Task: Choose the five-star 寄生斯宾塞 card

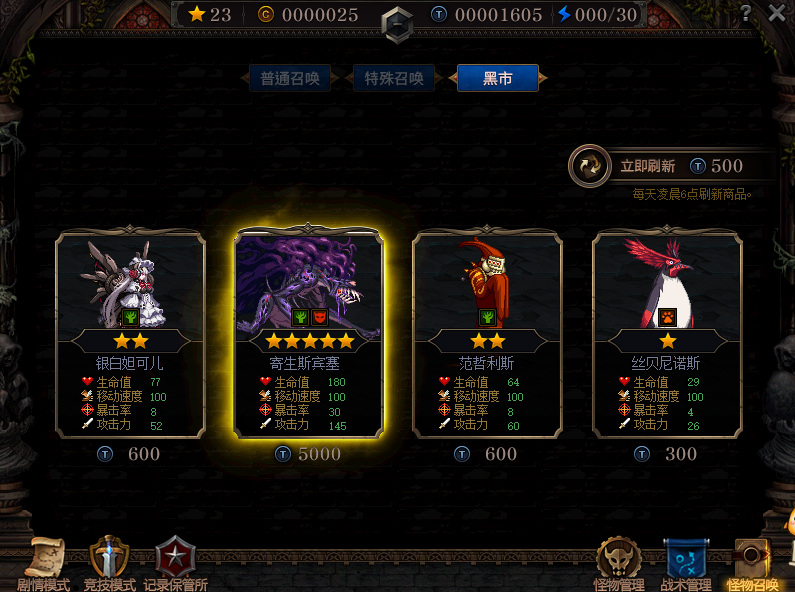Action: (309, 334)
